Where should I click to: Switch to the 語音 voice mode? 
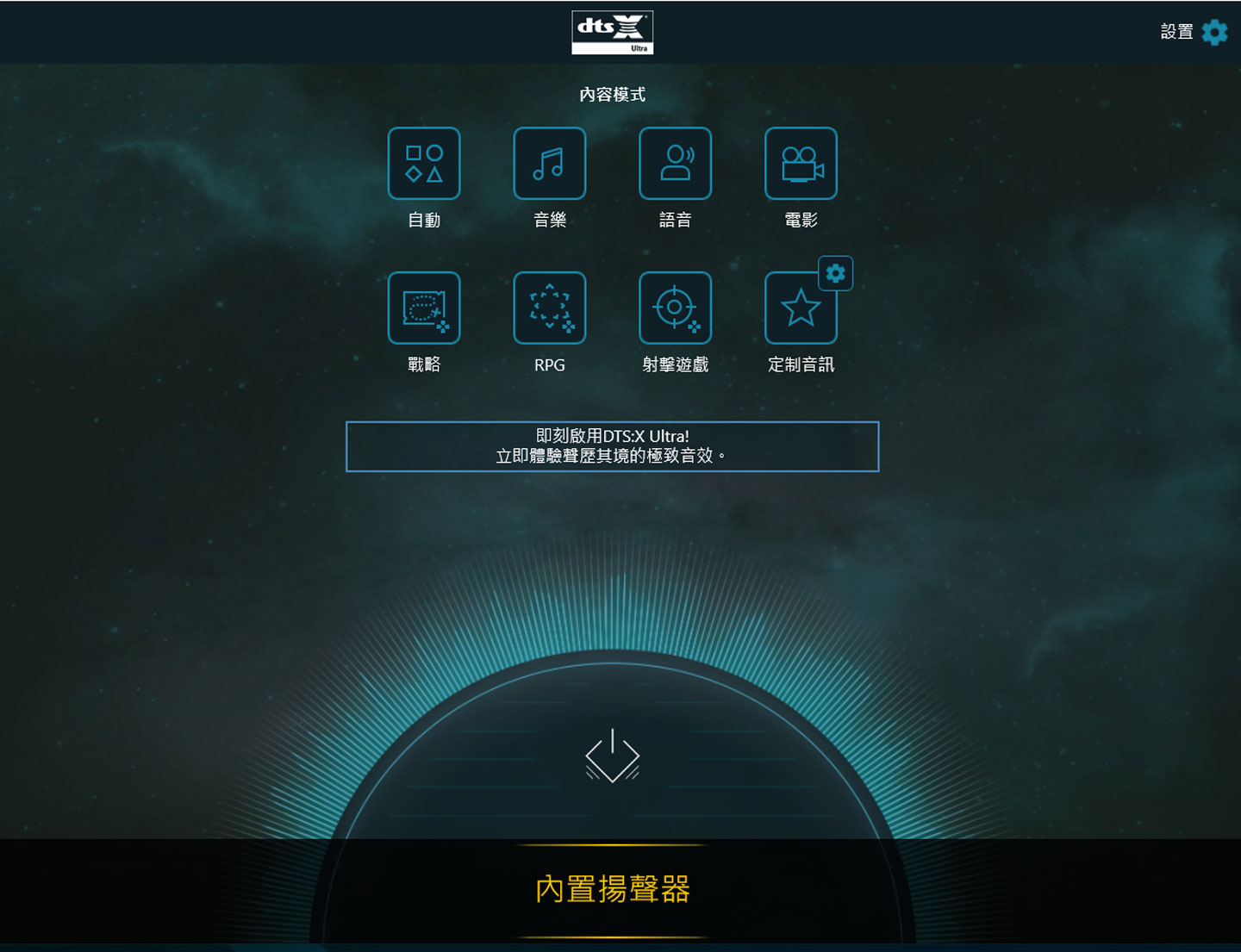[675, 164]
